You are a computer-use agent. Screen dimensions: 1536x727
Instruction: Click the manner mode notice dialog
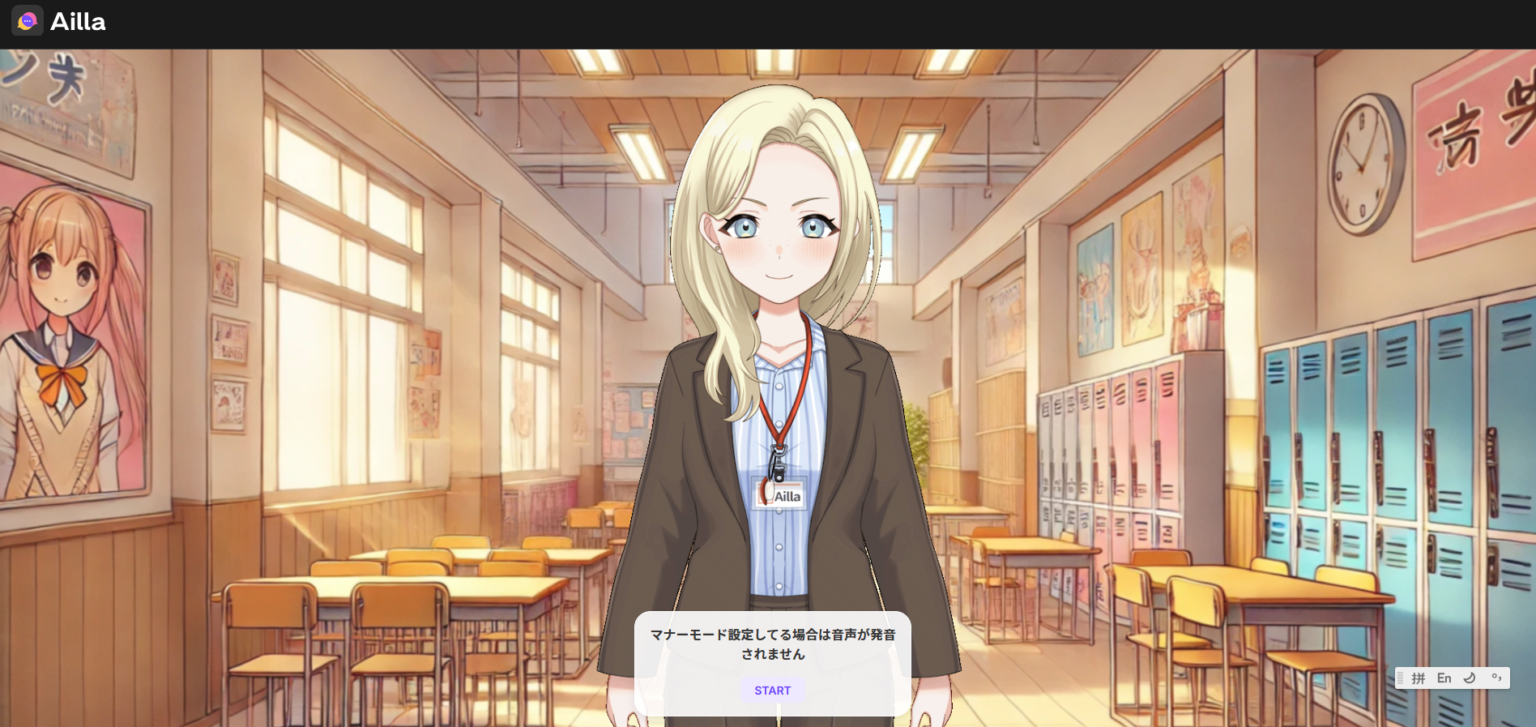coord(771,645)
